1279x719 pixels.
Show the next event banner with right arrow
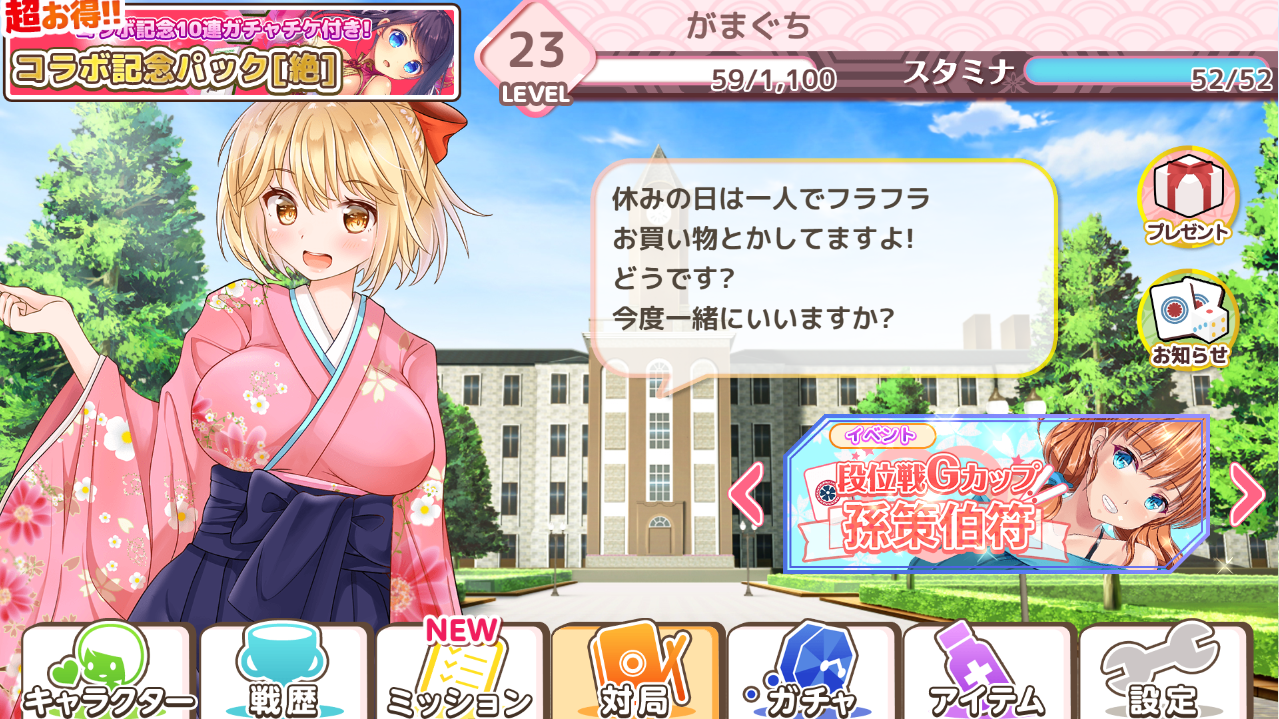coord(1246,494)
